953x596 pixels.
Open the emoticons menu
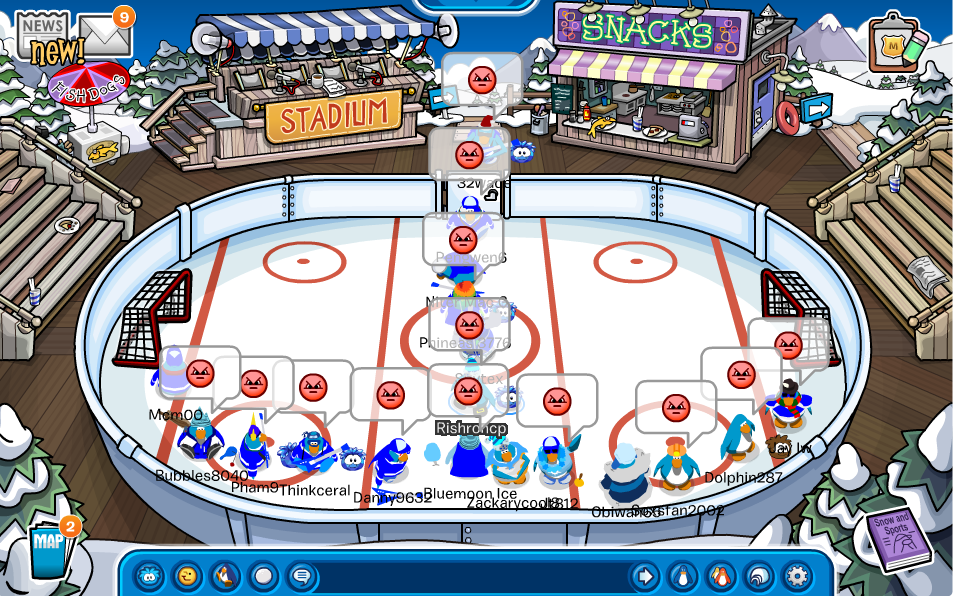[187, 576]
